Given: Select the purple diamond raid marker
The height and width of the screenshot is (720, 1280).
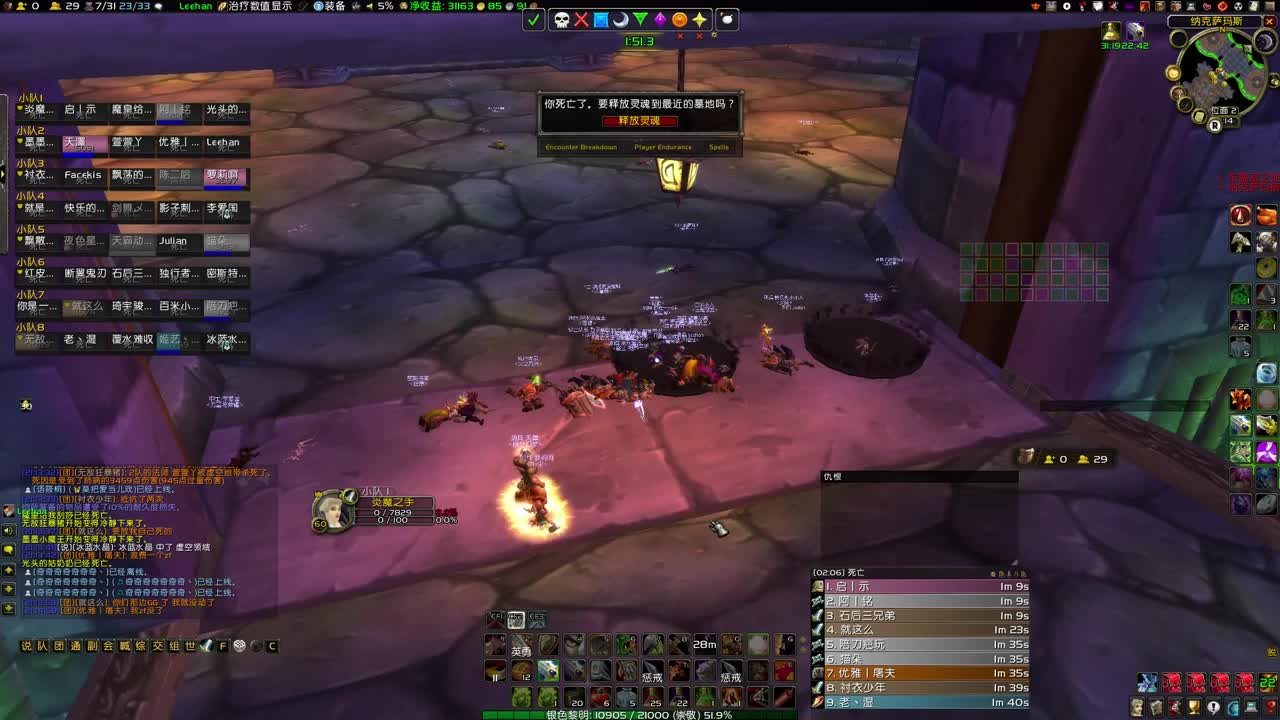Looking at the screenshot, I should (660, 21).
